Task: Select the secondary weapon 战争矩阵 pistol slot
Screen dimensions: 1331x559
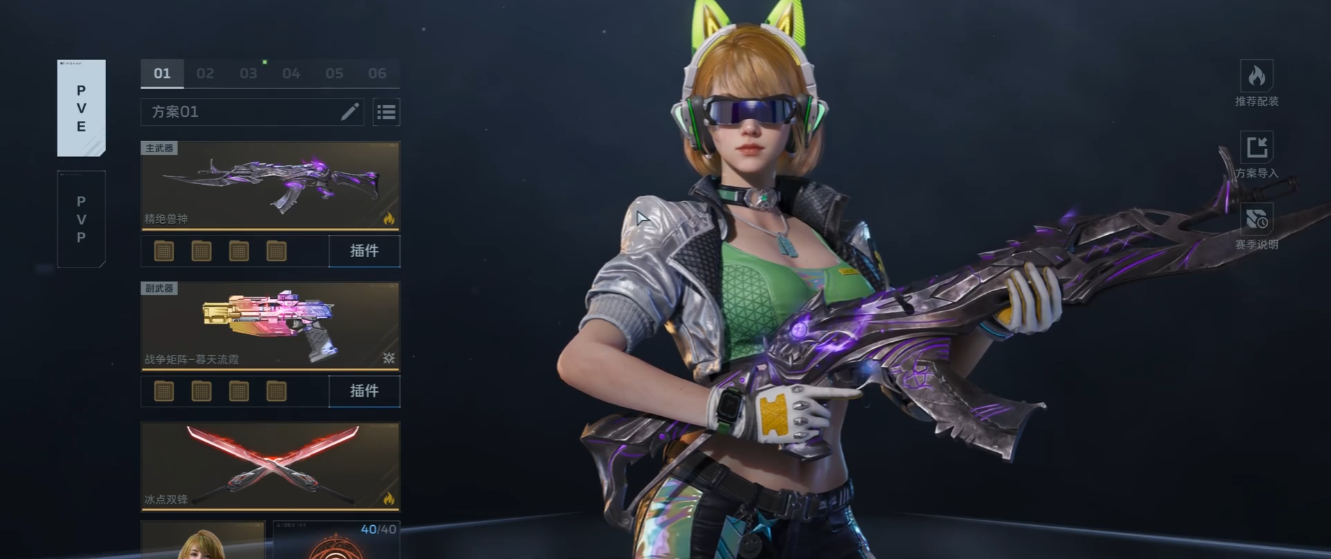Action: point(270,326)
